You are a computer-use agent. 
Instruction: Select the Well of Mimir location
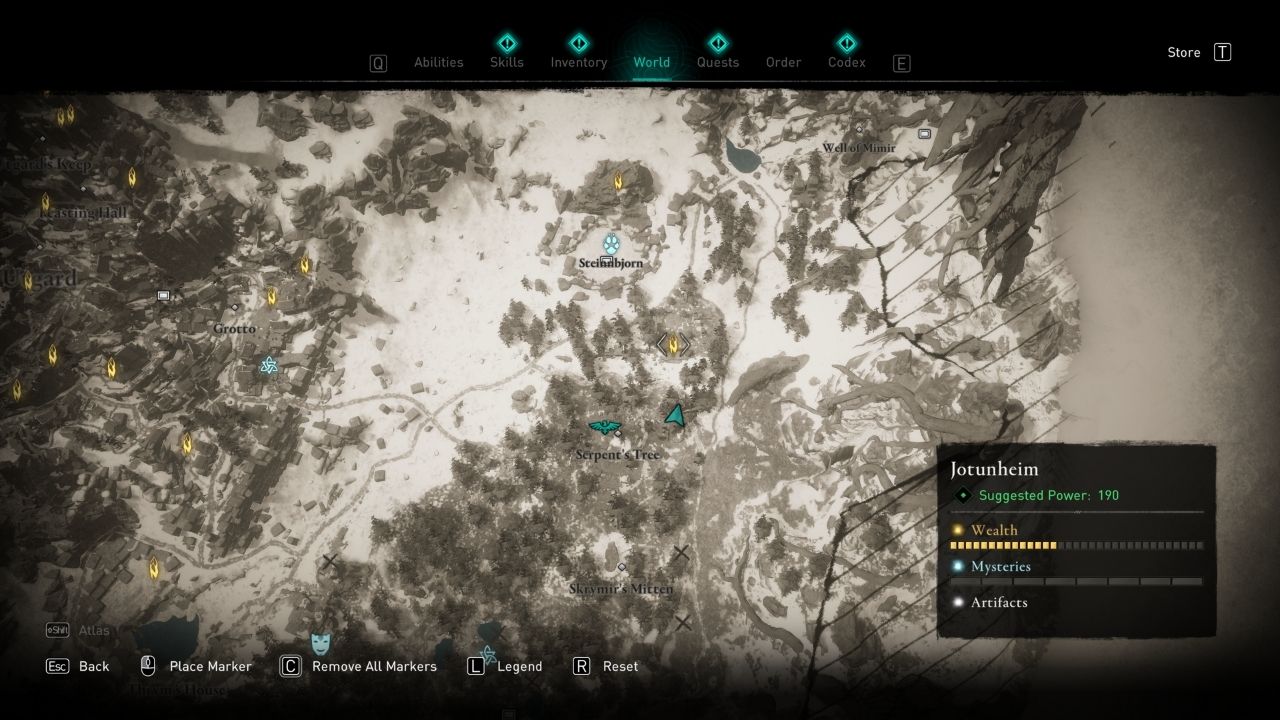pyautogui.click(x=859, y=130)
